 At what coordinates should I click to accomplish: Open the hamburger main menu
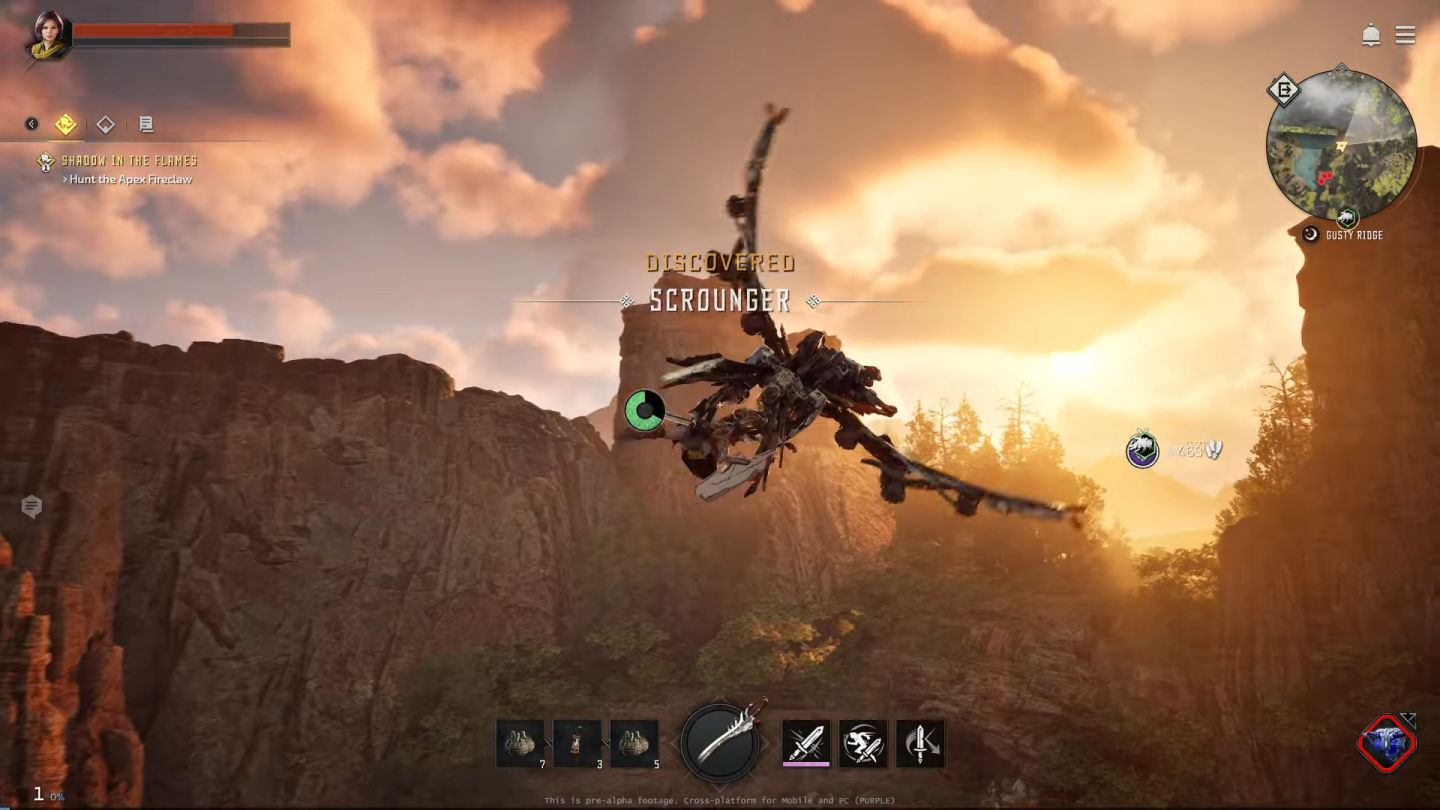[x=1405, y=36]
